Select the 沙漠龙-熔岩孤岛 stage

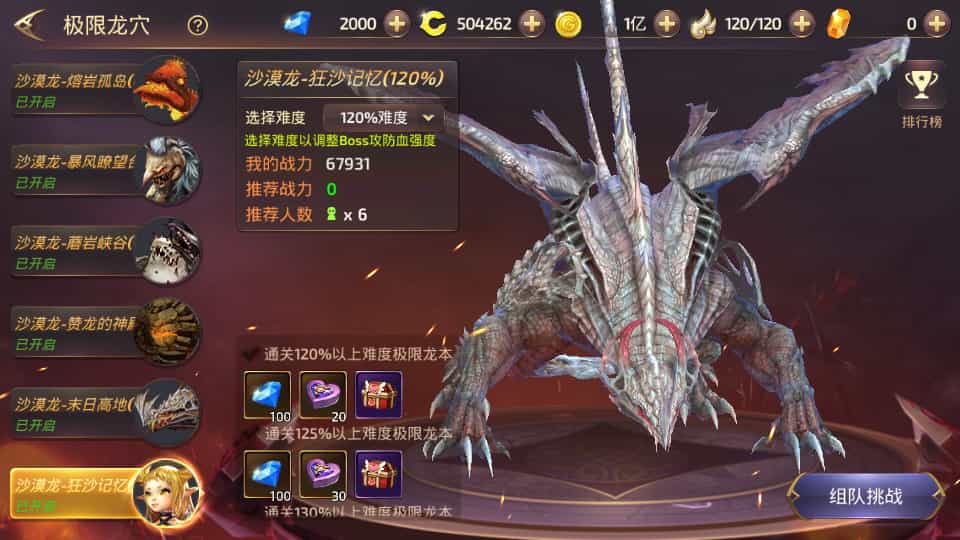[100, 90]
